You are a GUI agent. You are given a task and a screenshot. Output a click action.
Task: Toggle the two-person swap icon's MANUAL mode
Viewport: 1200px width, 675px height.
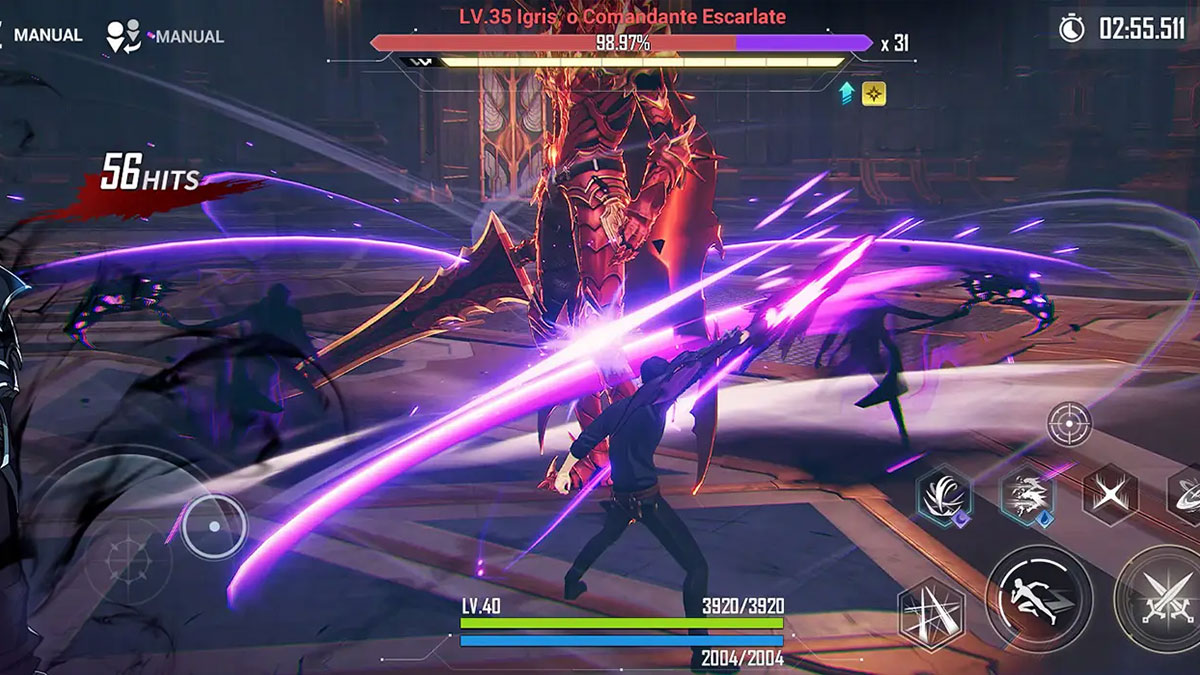[x=165, y=36]
